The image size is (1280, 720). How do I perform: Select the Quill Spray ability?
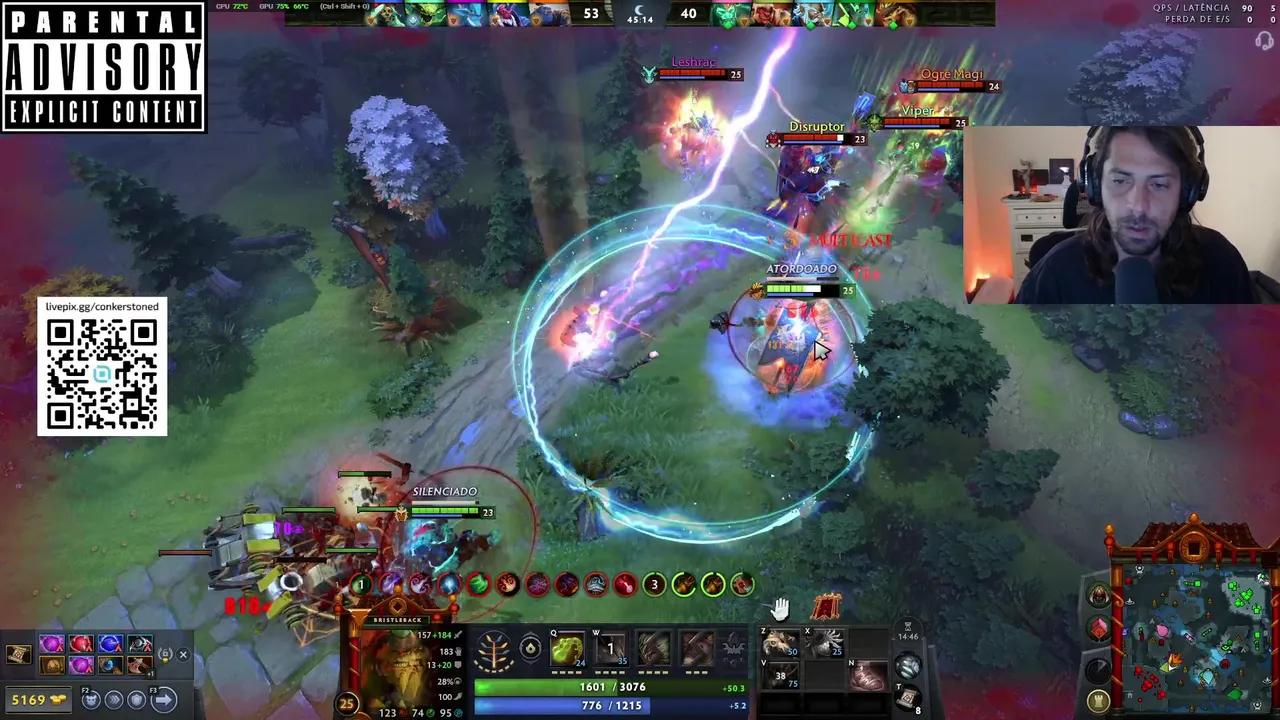(612, 650)
